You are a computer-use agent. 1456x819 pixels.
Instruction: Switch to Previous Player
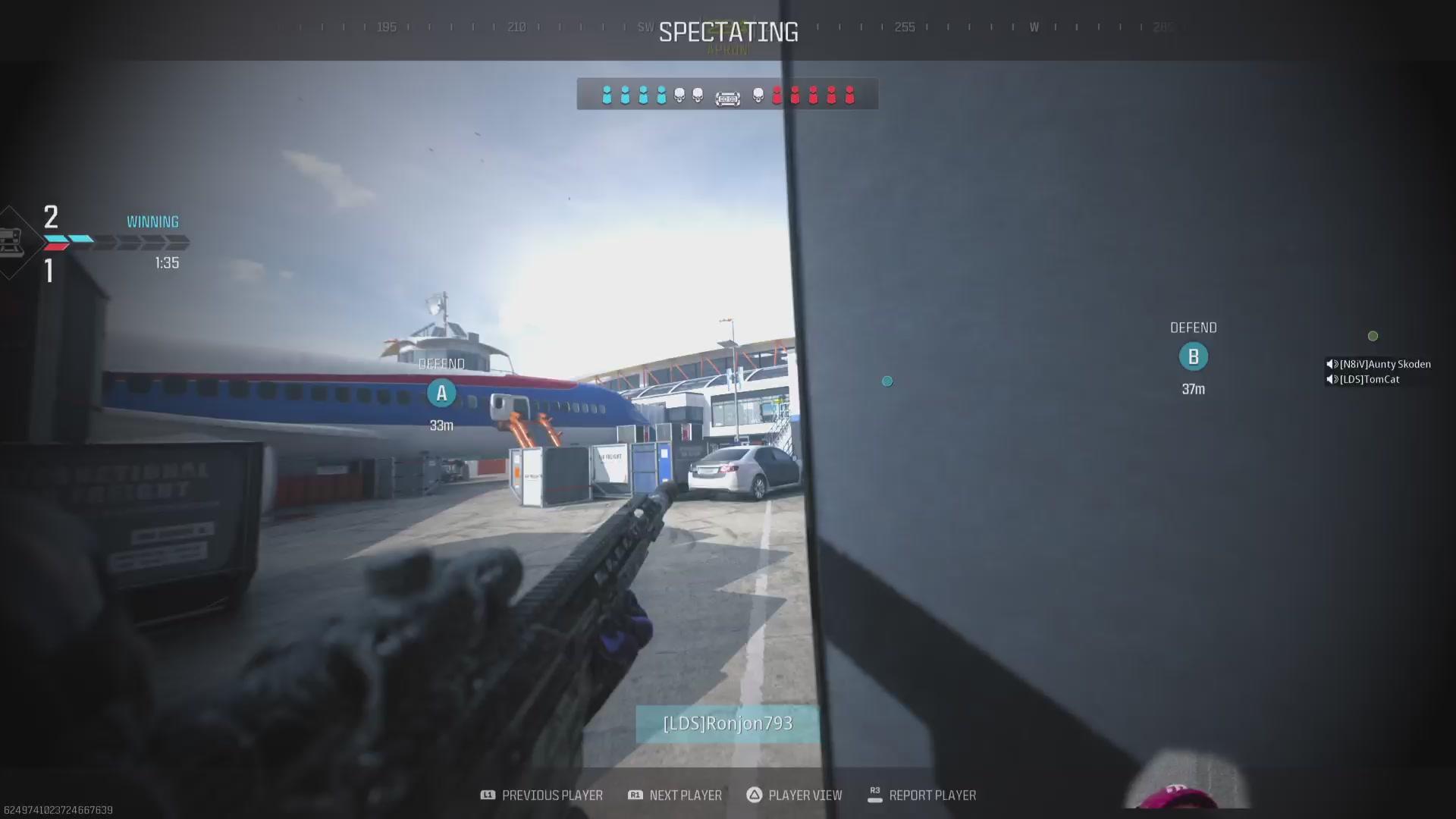(552, 795)
